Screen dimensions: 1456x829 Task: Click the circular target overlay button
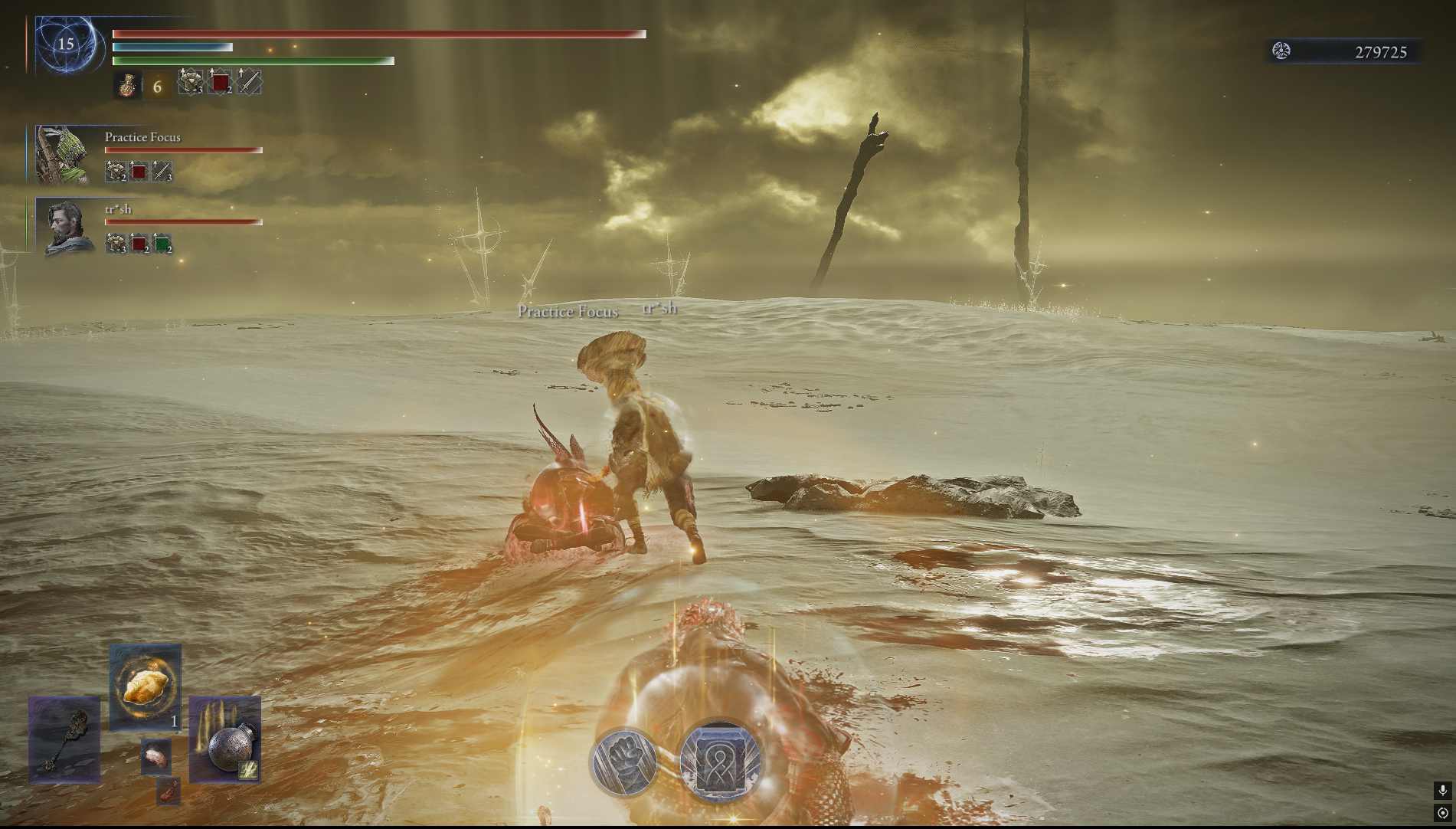click(x=1443, y=813)
